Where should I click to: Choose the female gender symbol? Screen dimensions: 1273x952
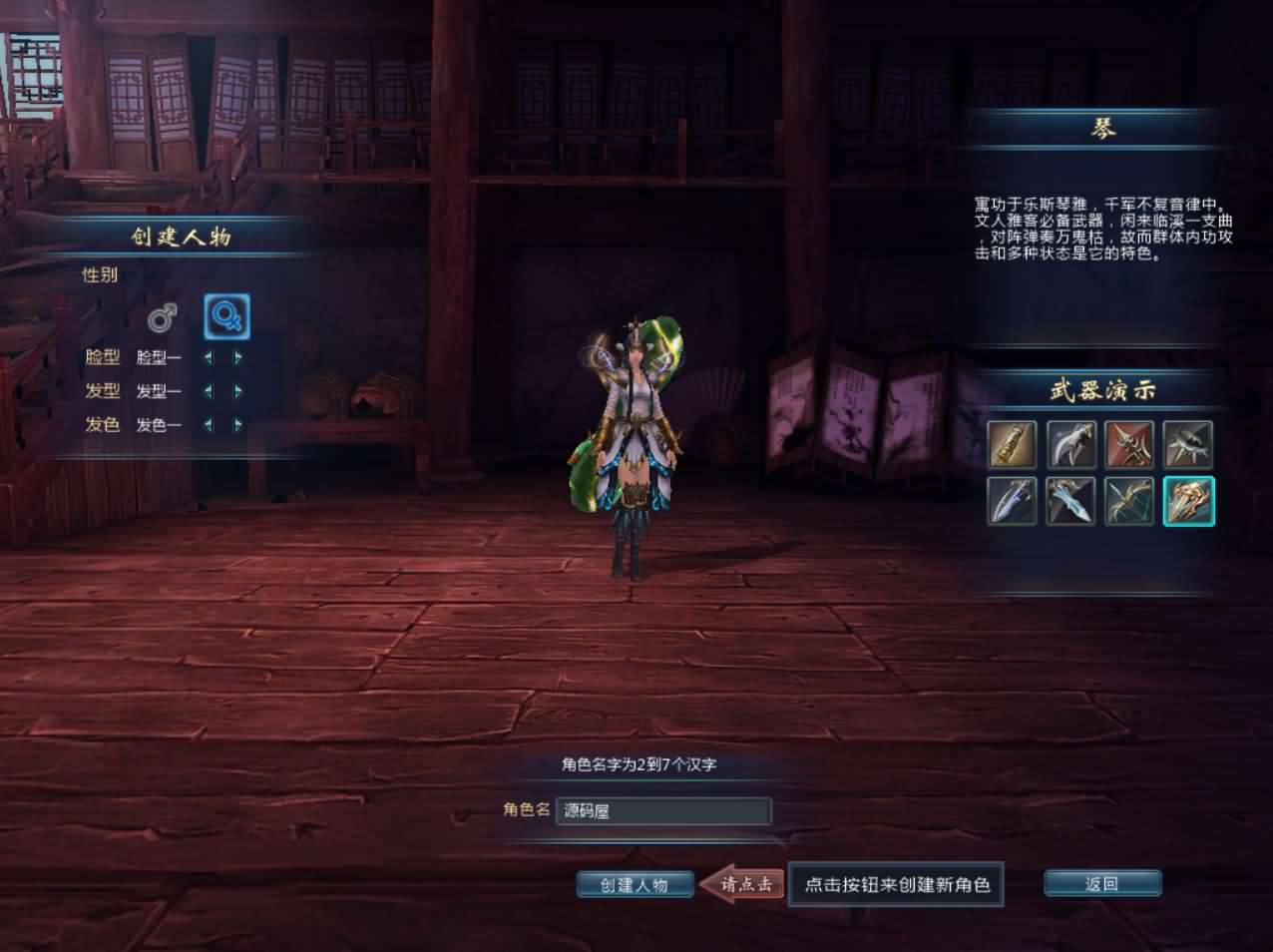[226, 317]
